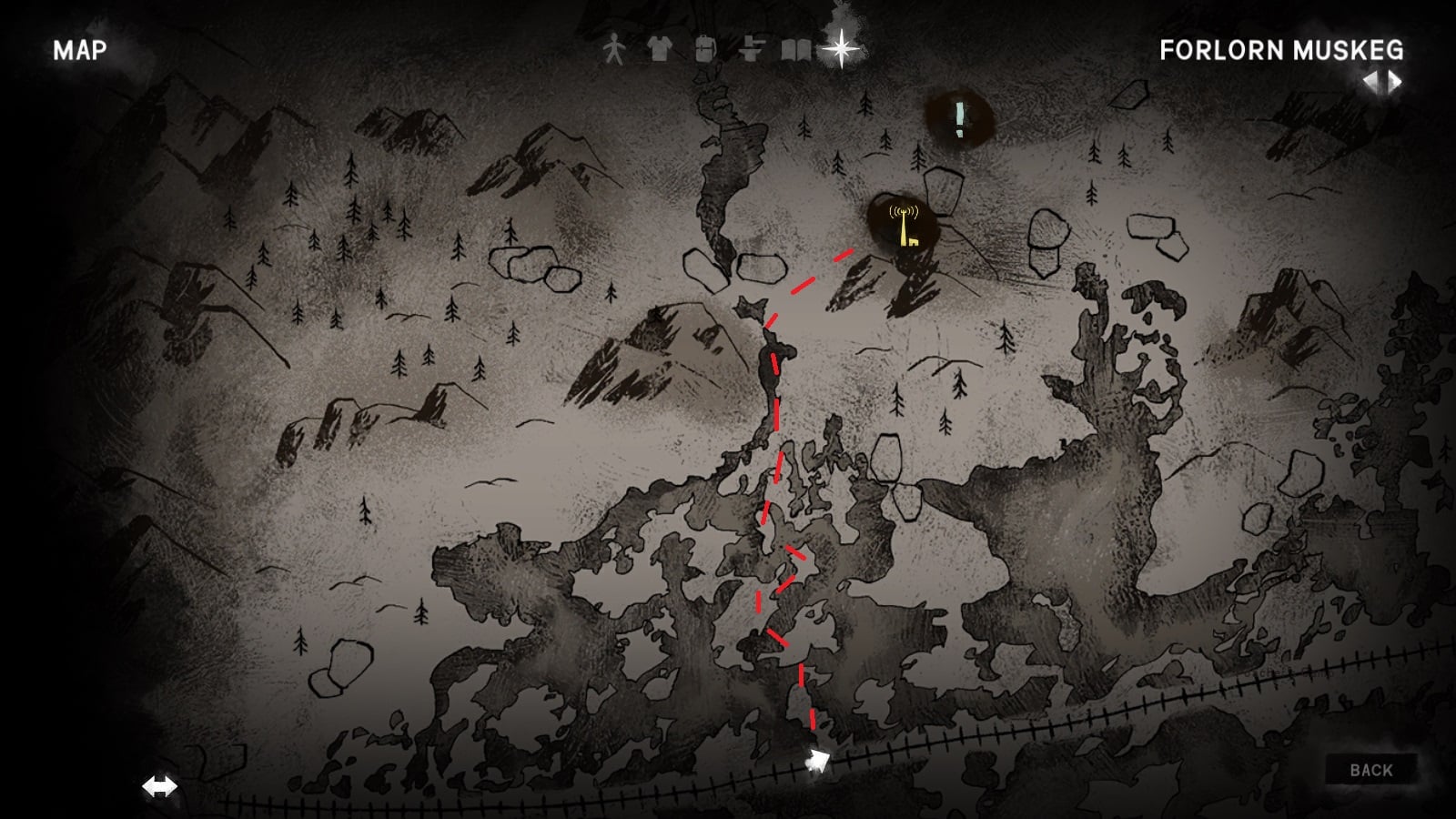The height and width of the screenshot is (819, 1456).
Task: Switch to the clothing shirt tab
Action: point(659,48)
